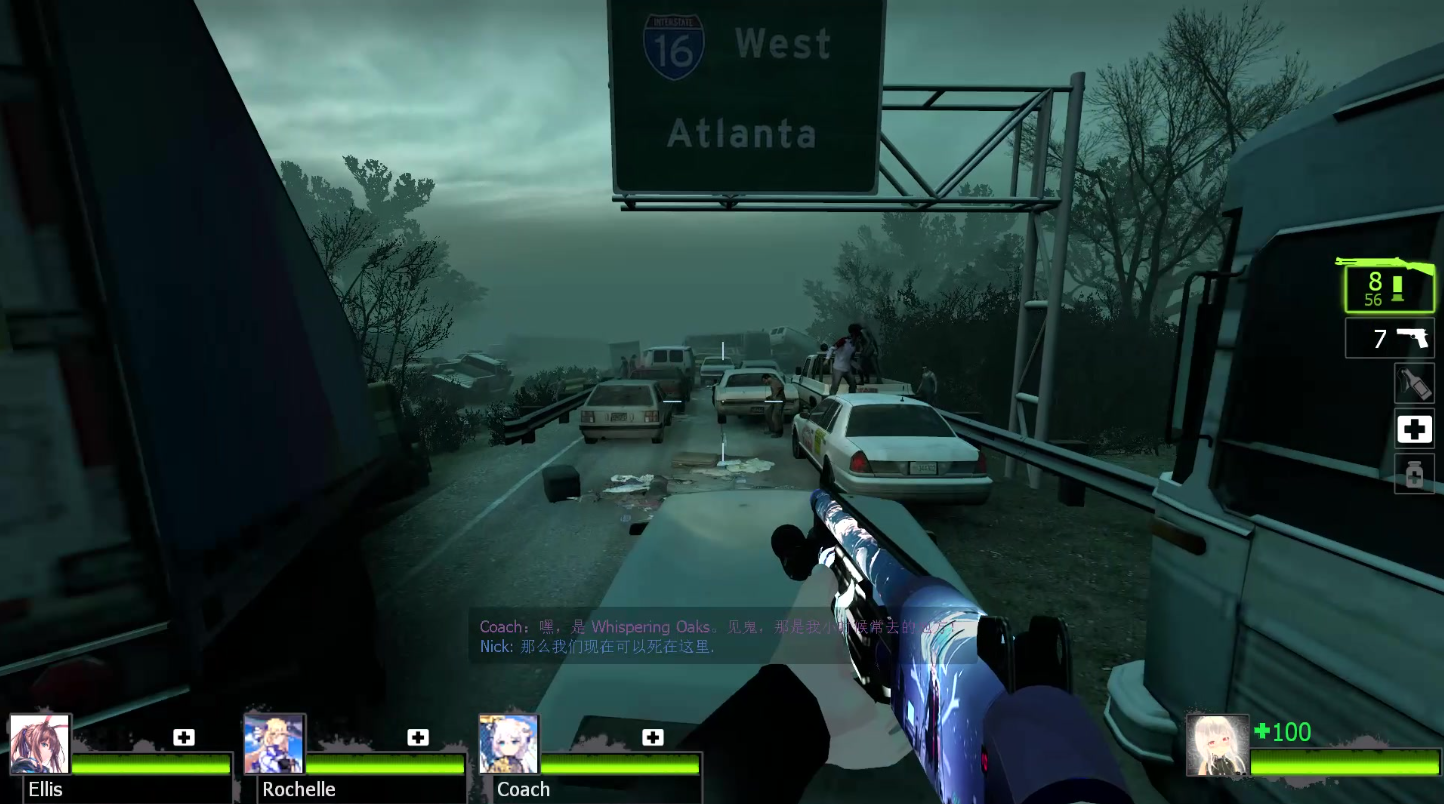
Task: Select the molotov bottle throwable slot
Action: [1414, 383]
